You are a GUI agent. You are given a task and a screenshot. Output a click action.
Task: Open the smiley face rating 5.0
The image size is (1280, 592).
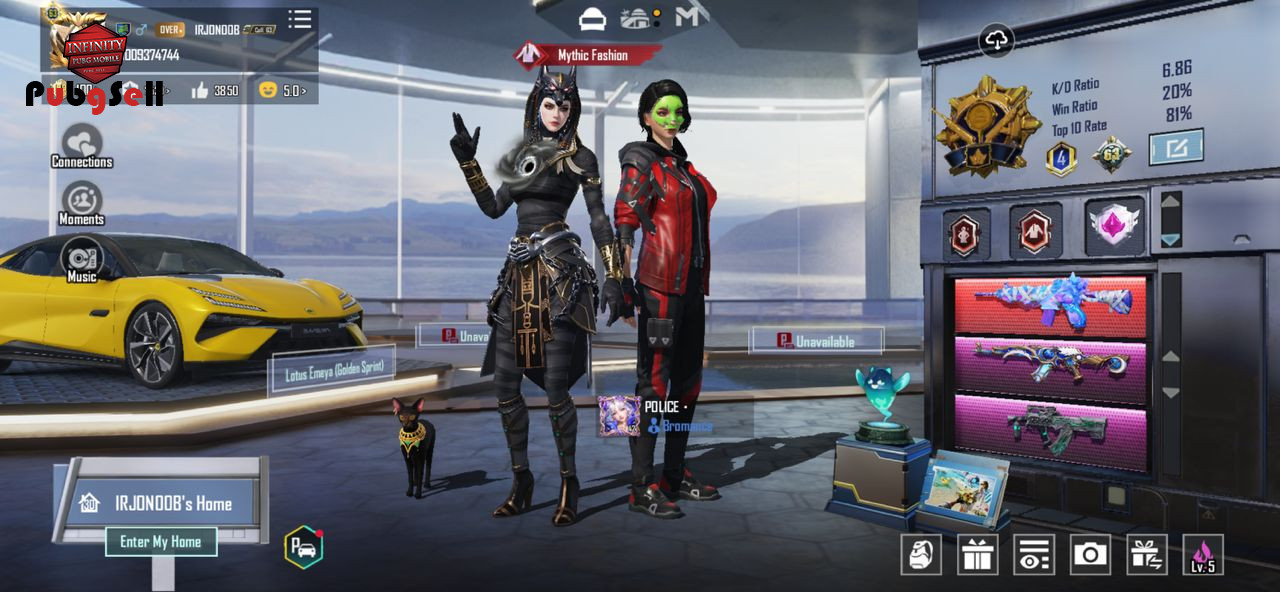point(281,91)
